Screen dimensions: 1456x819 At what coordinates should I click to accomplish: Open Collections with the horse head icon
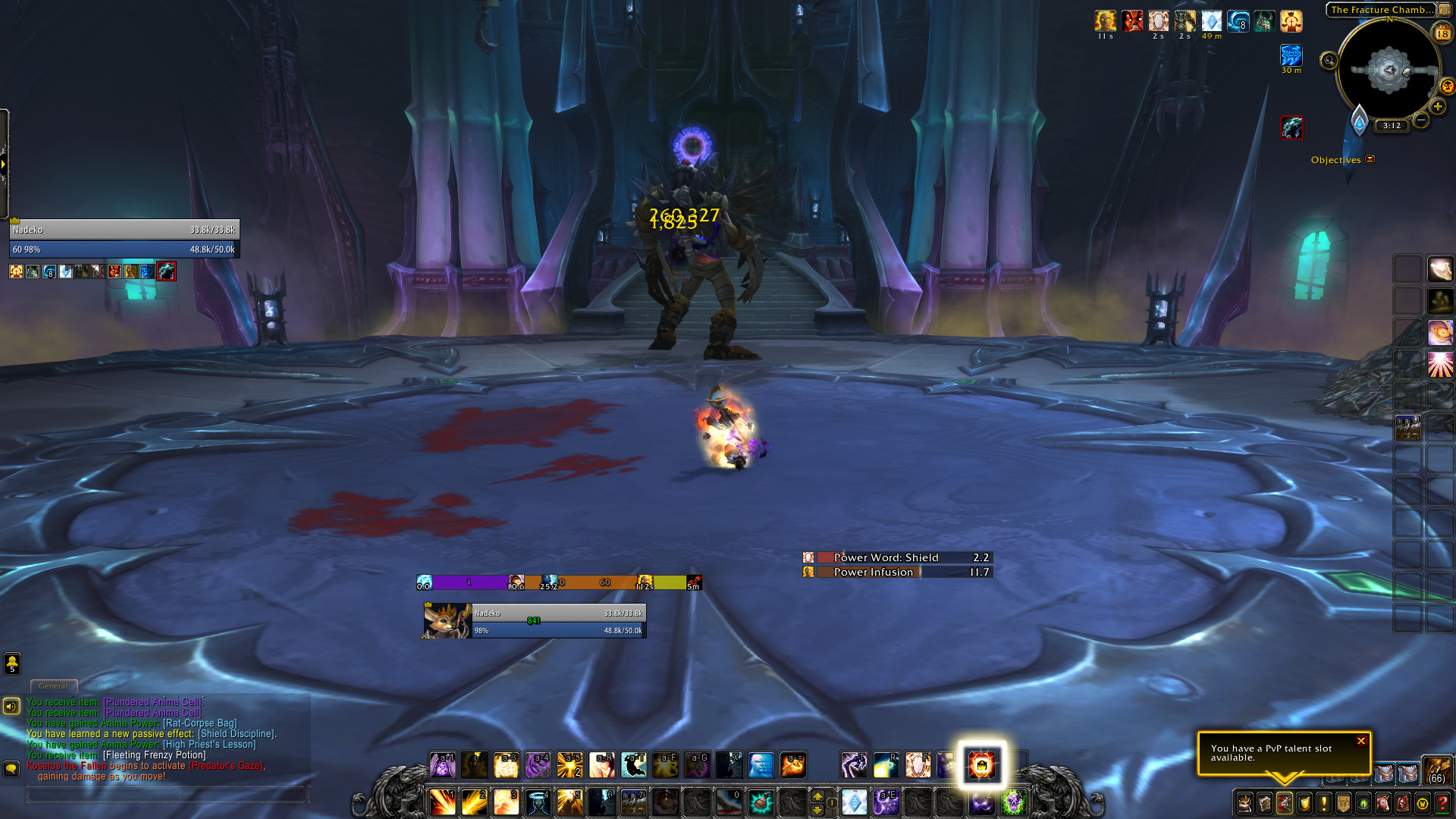click(x=1384, y=804)
